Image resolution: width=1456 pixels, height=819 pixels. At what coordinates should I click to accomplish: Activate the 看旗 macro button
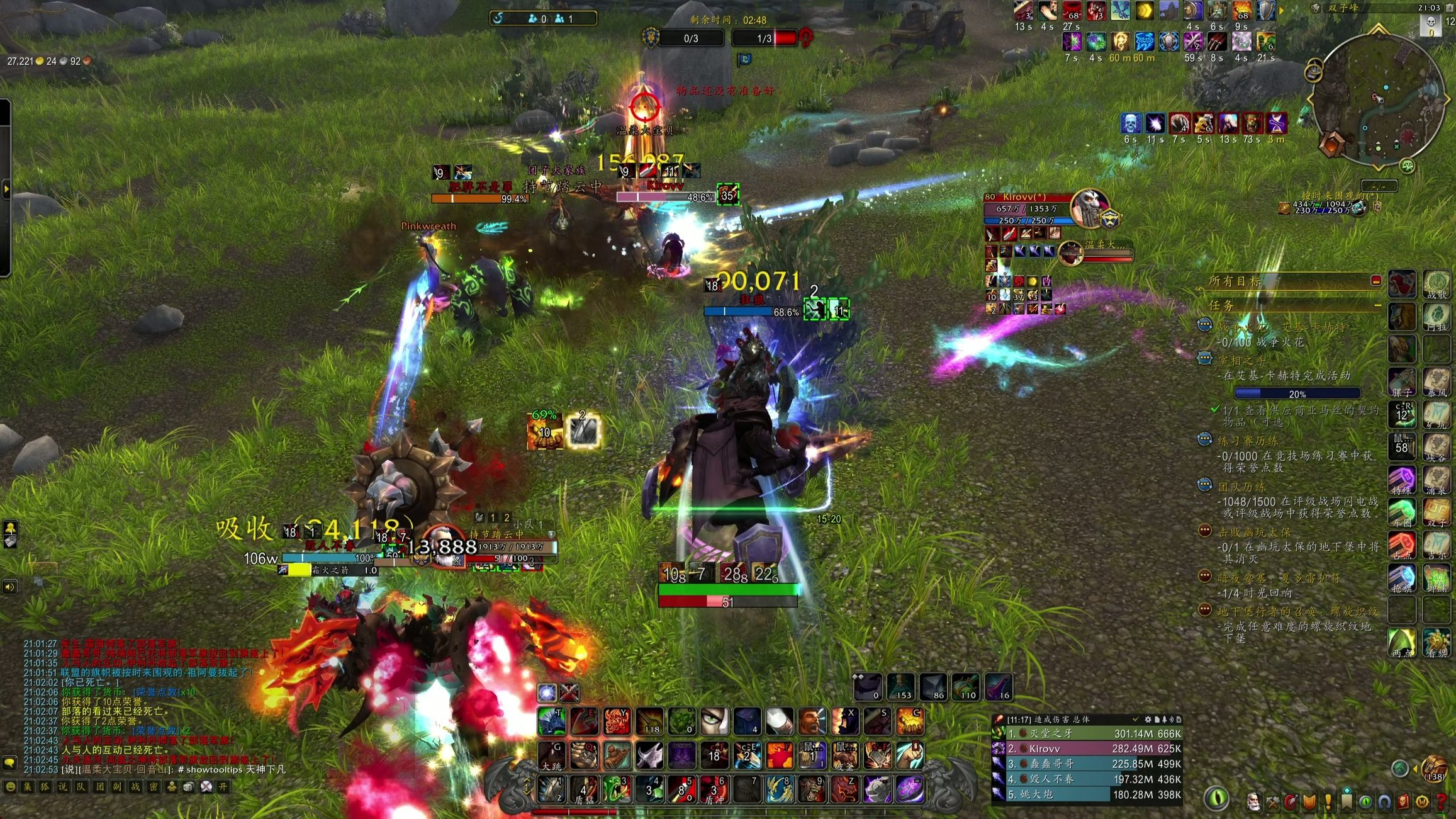[1437, 642]
